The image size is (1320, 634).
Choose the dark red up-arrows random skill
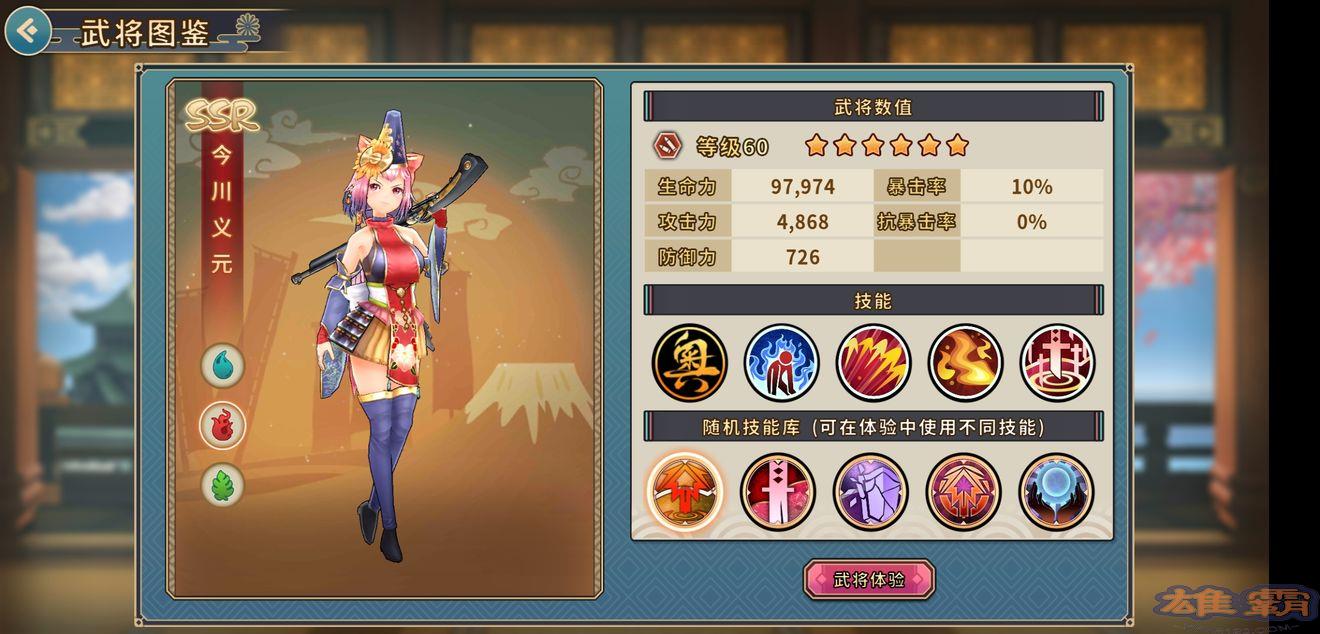[963, 491]
